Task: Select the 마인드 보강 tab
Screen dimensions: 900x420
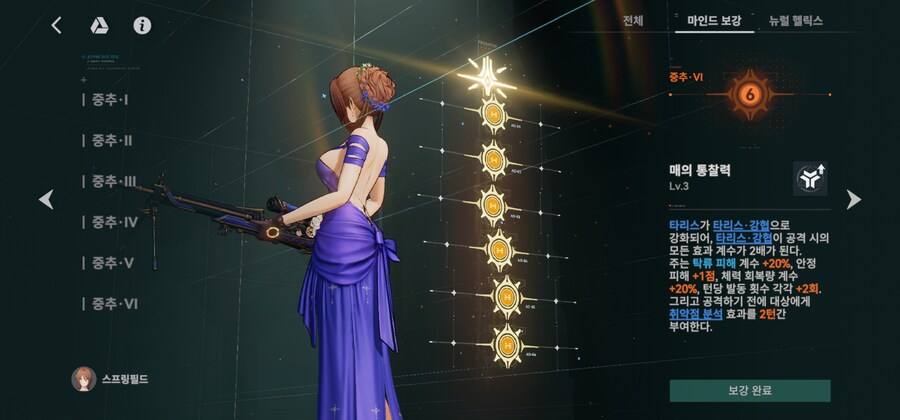Action: coord(714,20)
